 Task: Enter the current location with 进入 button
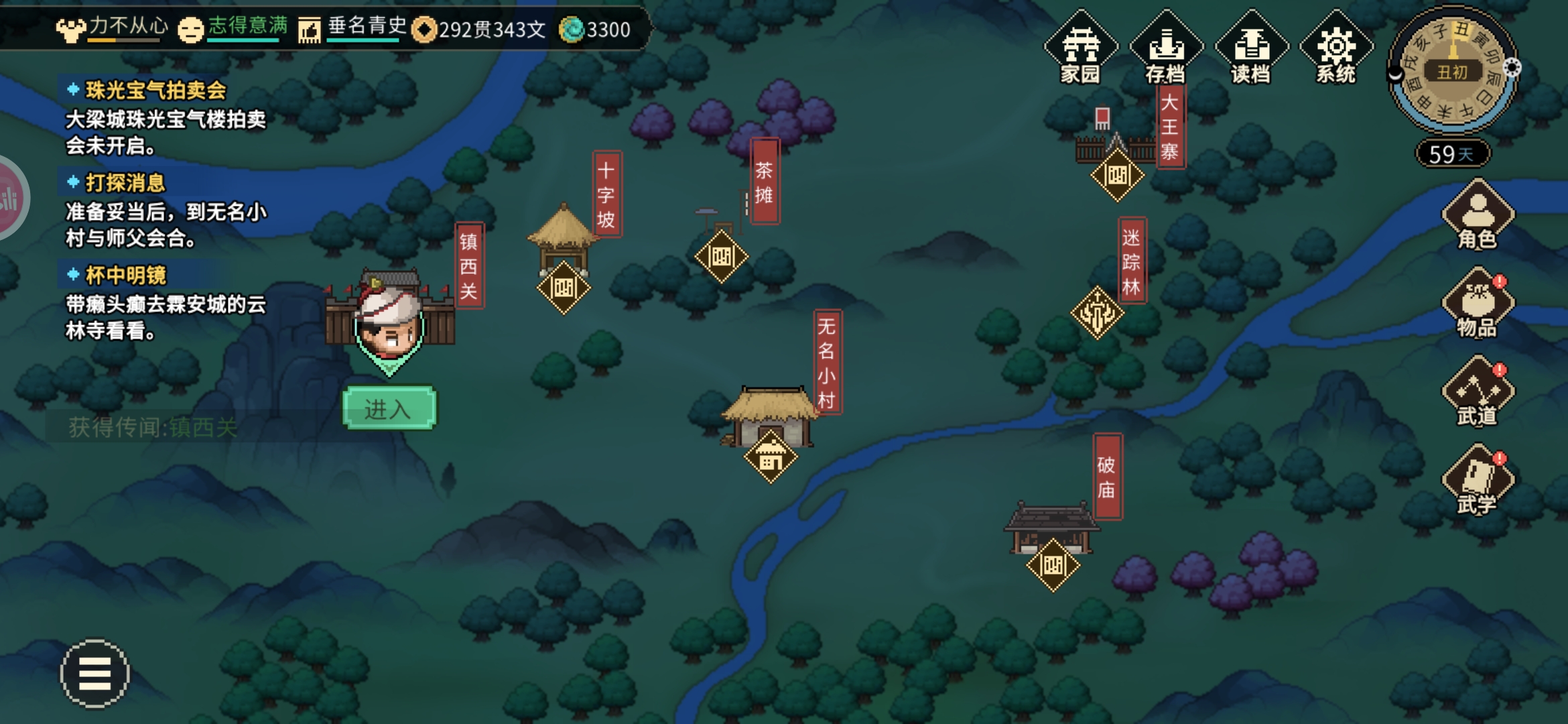389,408
